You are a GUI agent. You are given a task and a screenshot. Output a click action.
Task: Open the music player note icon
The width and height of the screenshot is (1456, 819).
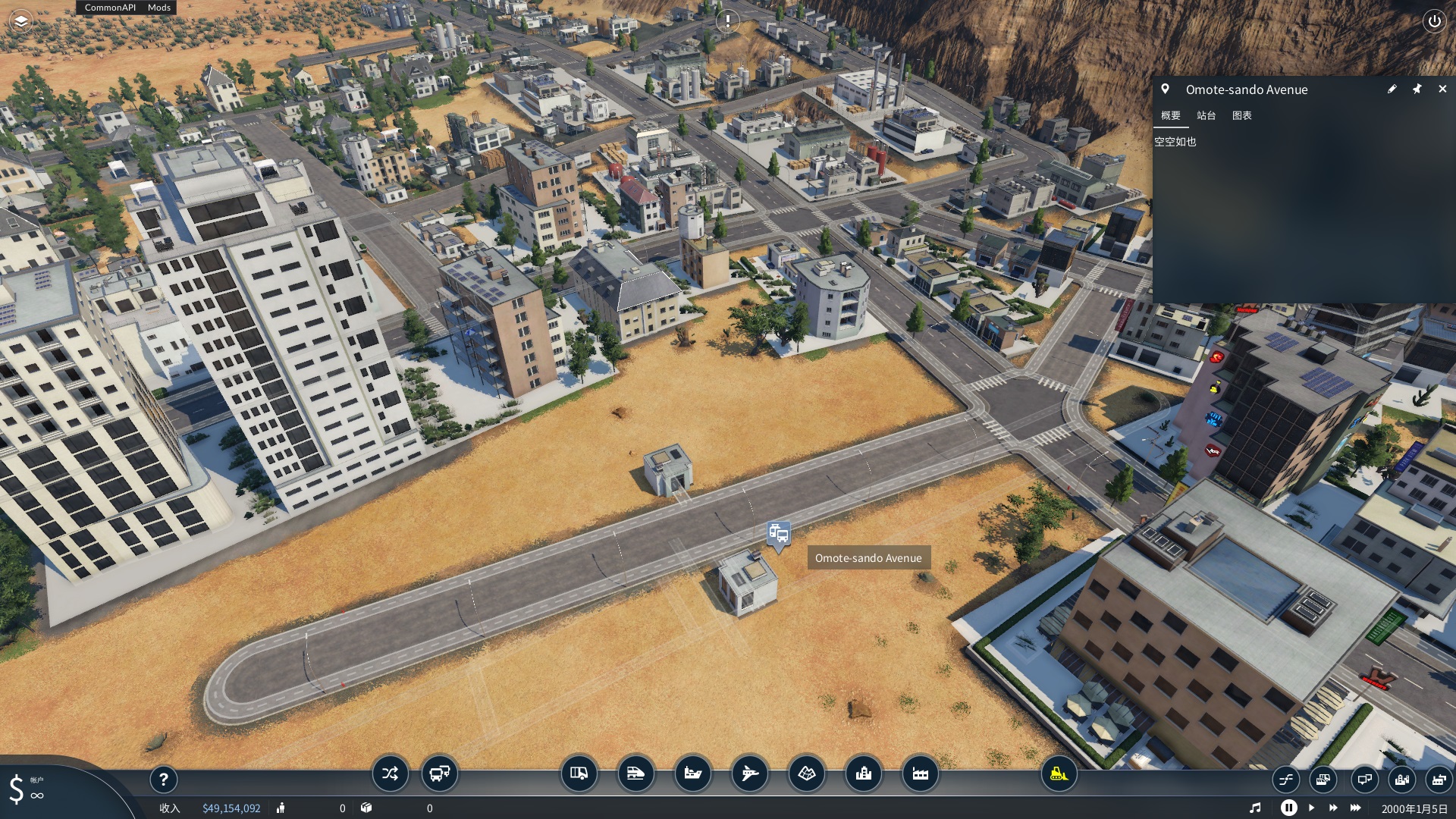click(1255, 808)
